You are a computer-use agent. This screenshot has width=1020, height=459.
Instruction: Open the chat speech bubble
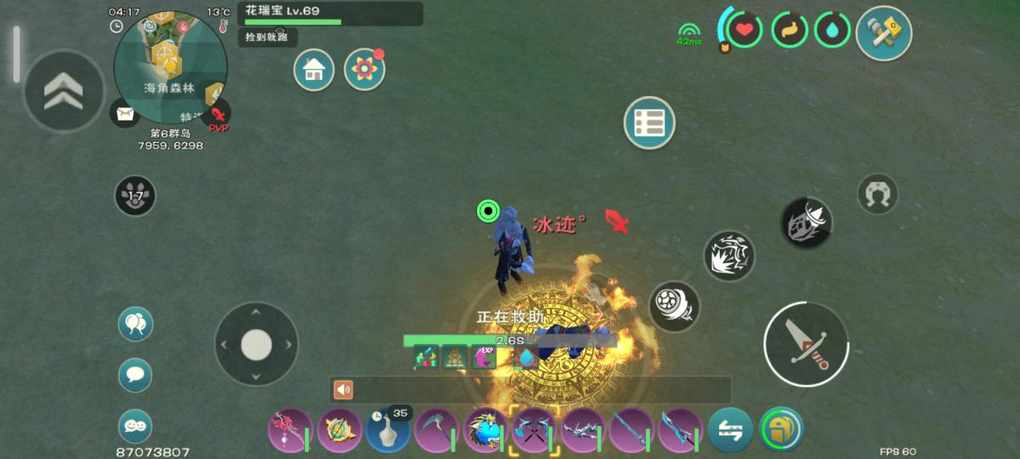(135, 375)
